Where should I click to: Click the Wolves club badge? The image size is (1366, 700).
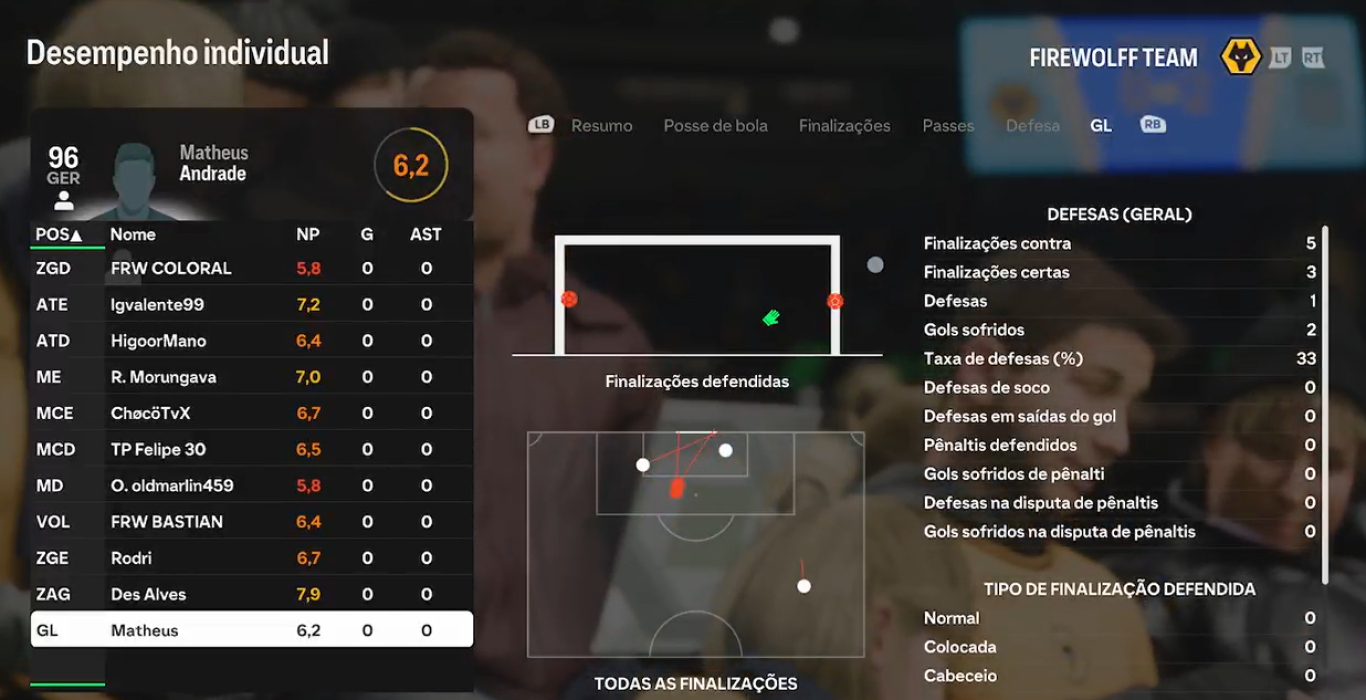click(x=1241, y=58)
